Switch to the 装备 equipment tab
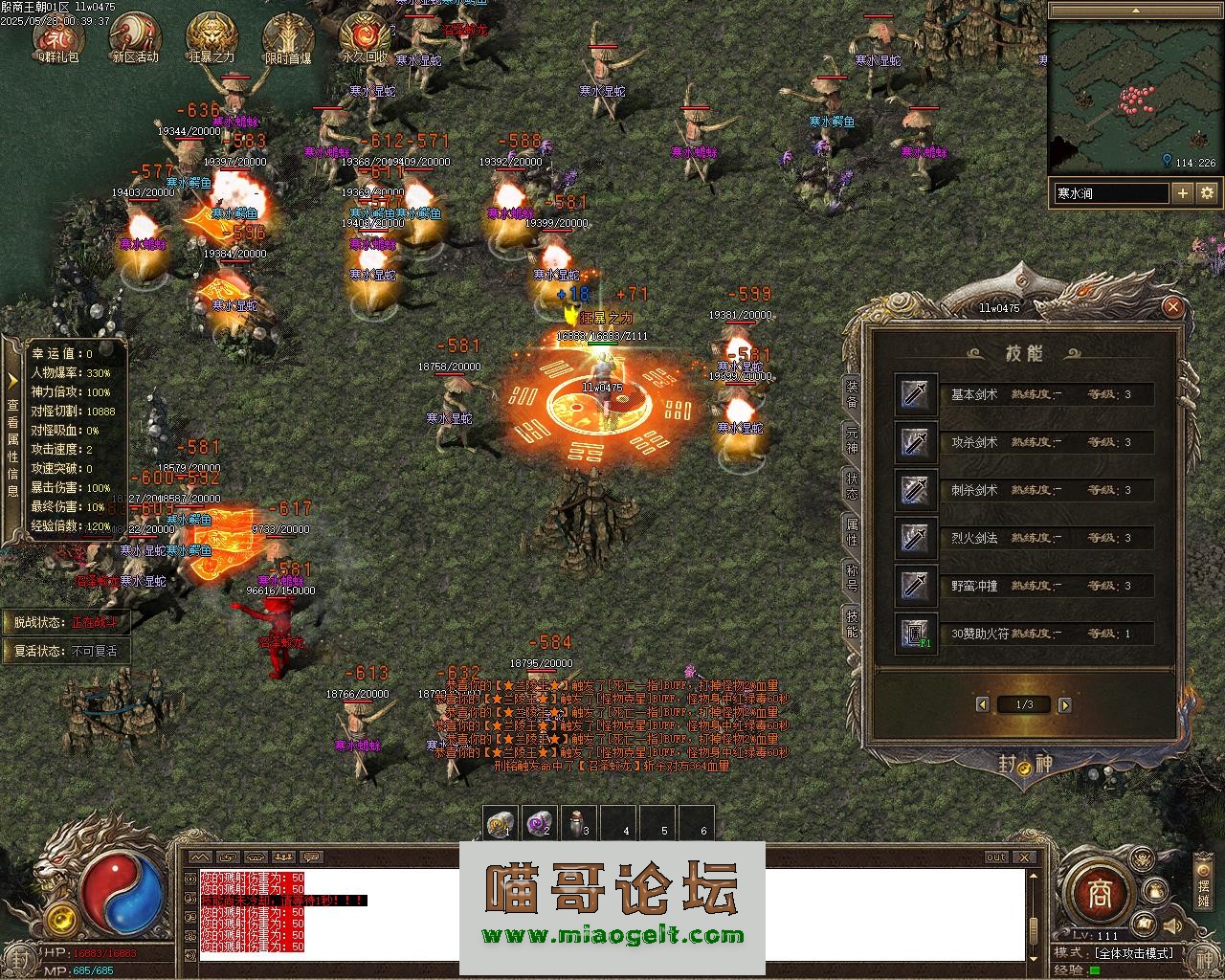Image resolution: width=1225 pixels, height=980 pixels. tap(851, 395)
